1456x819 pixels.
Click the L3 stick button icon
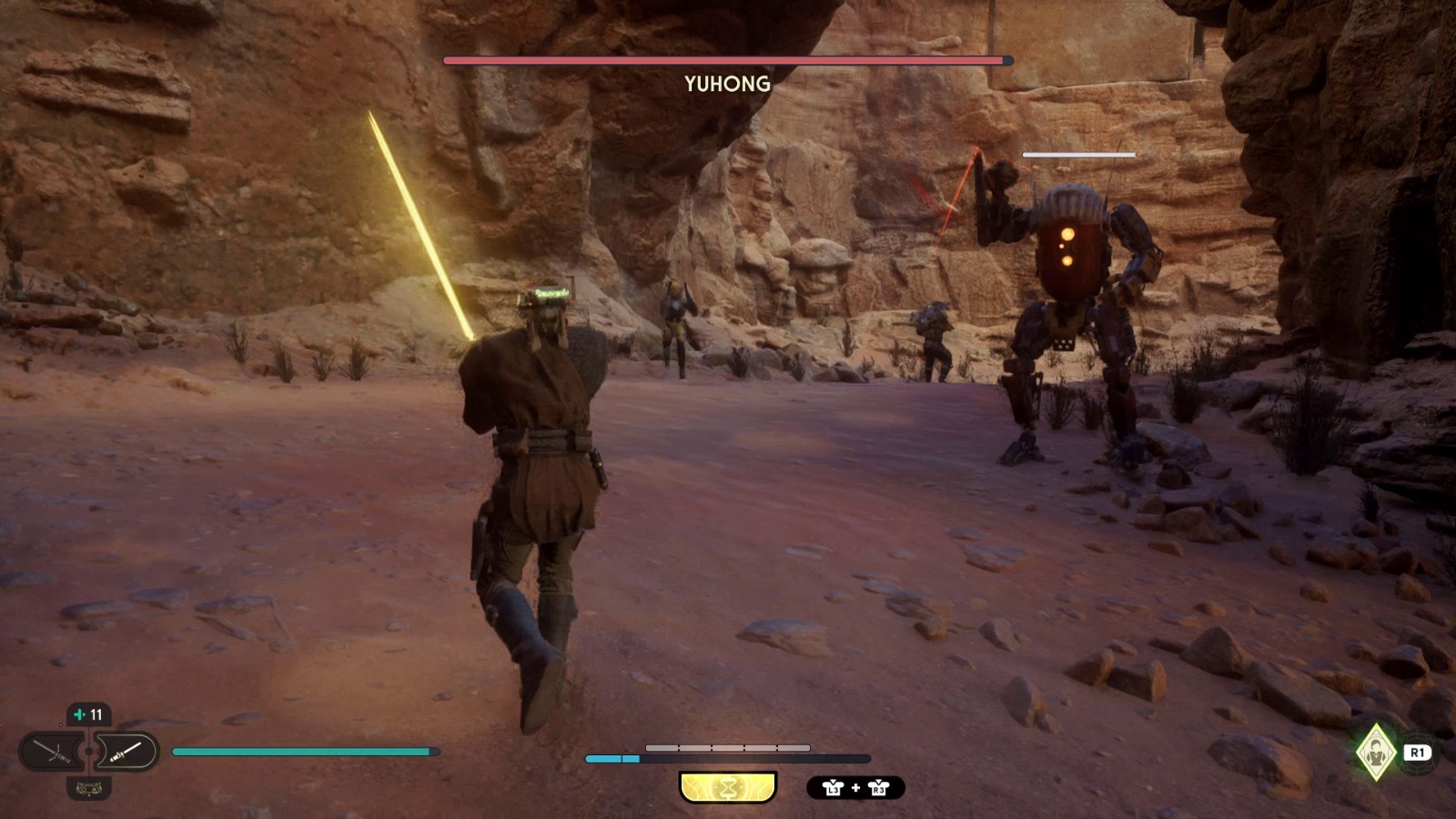tap(834, 788)
